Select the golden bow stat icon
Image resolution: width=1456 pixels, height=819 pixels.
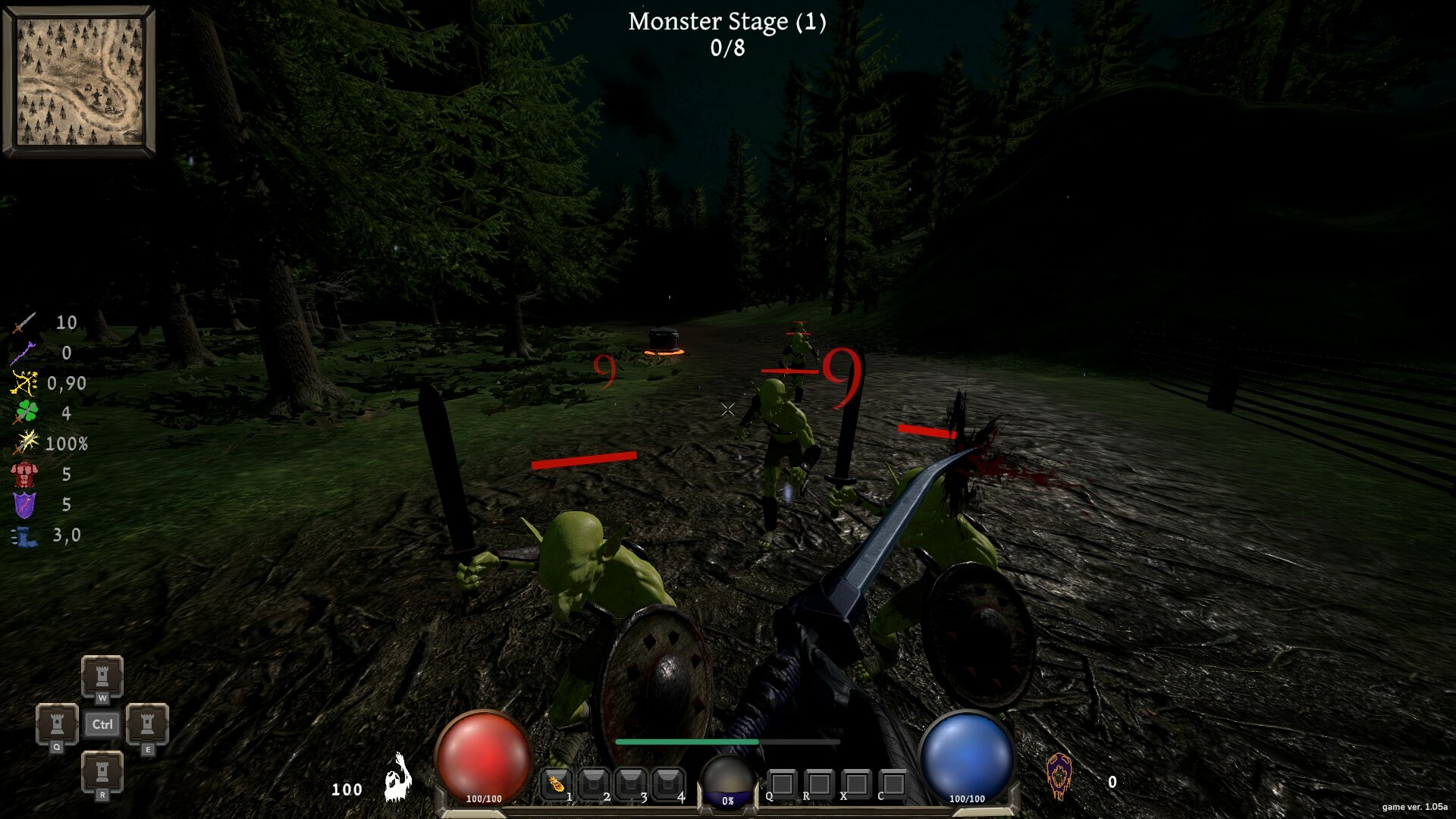point(25,383)
